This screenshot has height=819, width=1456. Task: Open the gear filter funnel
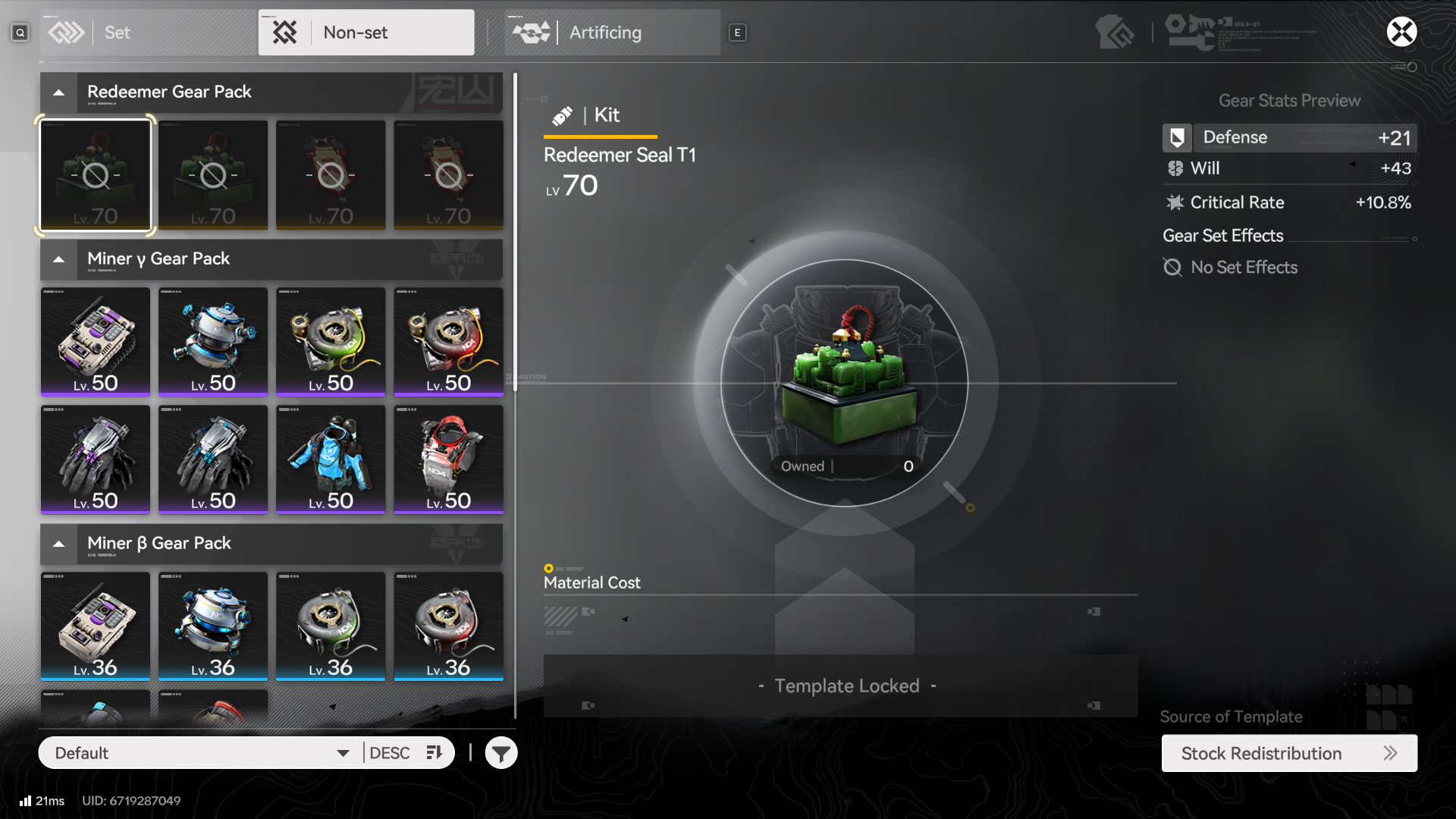tap(501, 753)
